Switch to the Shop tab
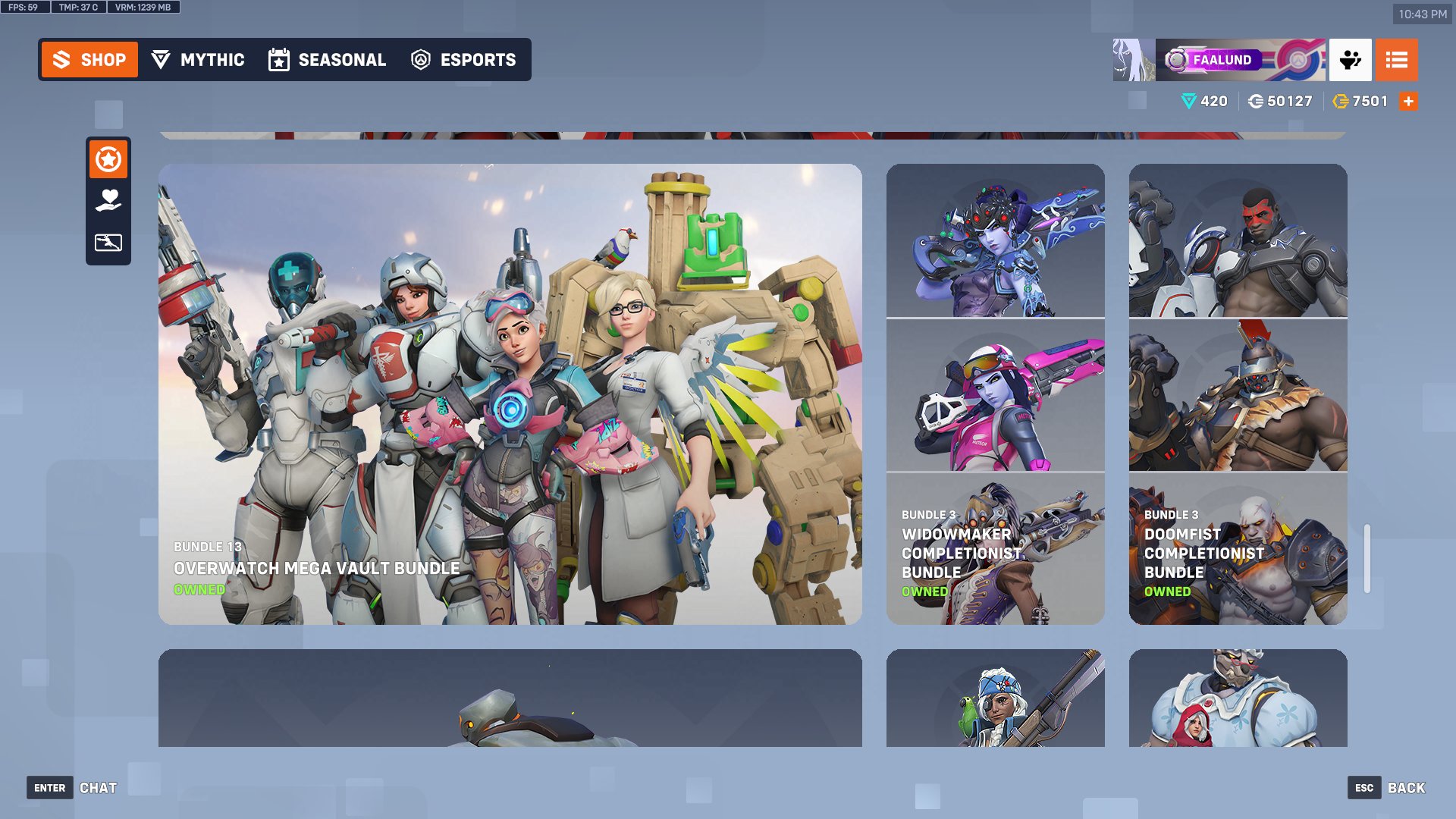This screenshot has height=819, width=1456. pyautogui.click(x=89, y=59)
